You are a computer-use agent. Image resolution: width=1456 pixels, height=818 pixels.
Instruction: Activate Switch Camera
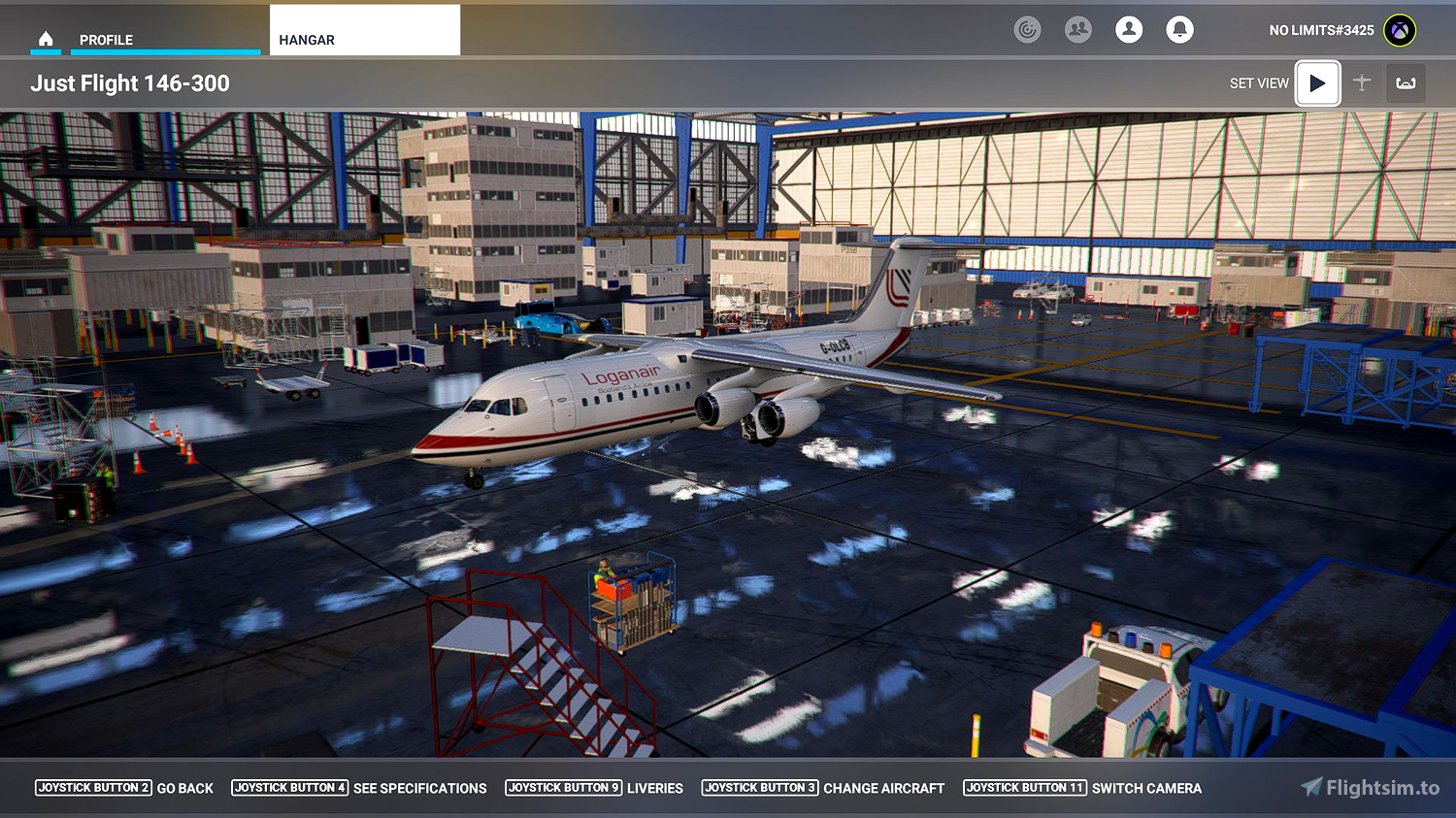[x=1148, y=788]
